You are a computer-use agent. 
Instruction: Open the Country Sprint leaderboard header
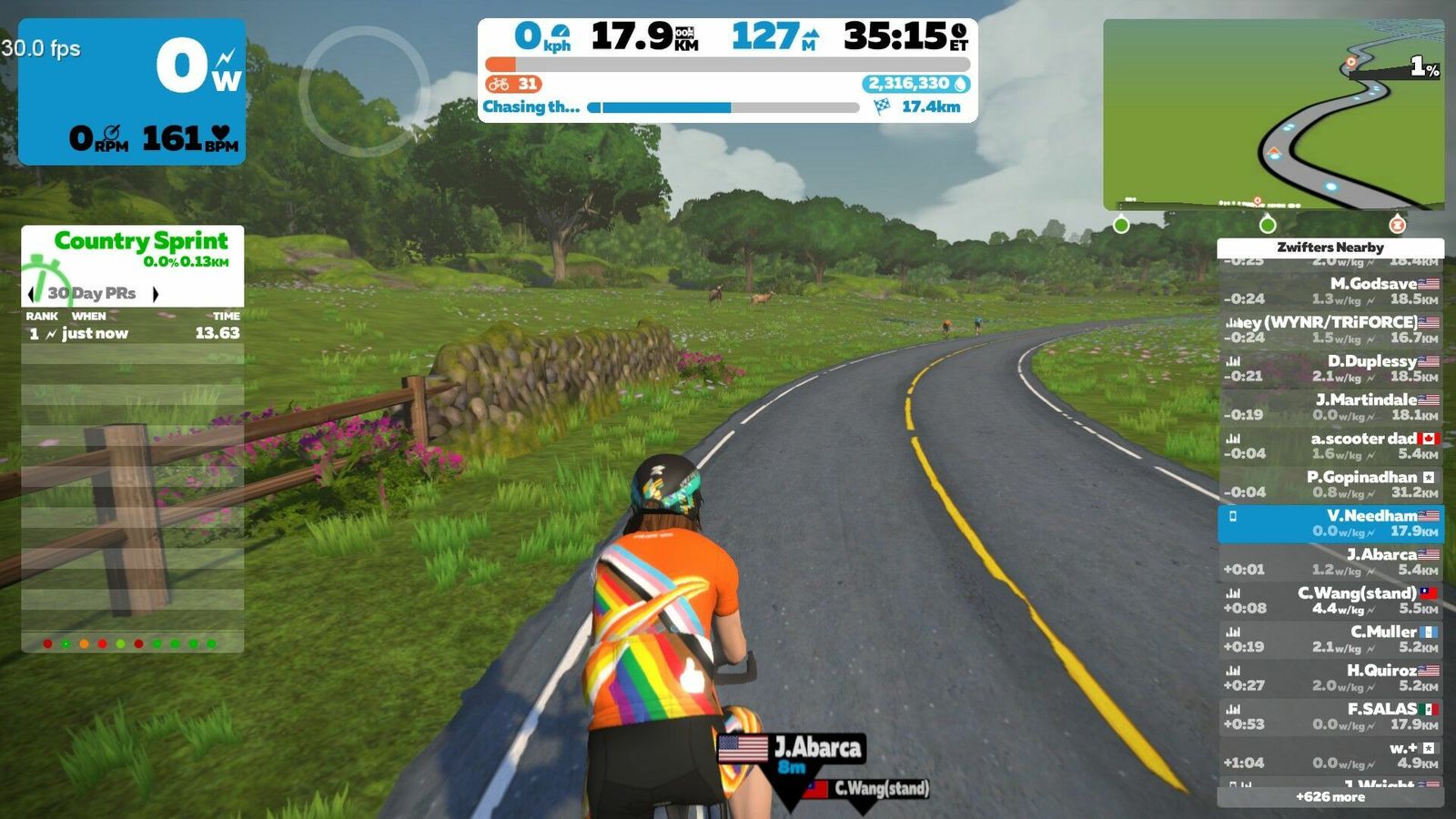(x=140, y=241)
